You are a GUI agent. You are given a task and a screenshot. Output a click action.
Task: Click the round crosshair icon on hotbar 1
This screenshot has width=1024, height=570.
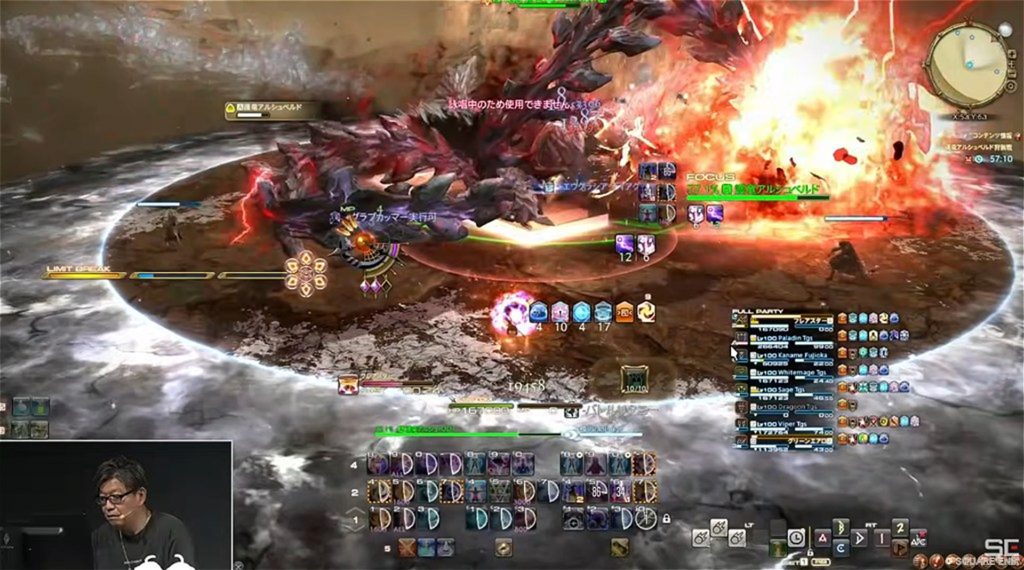573,519
